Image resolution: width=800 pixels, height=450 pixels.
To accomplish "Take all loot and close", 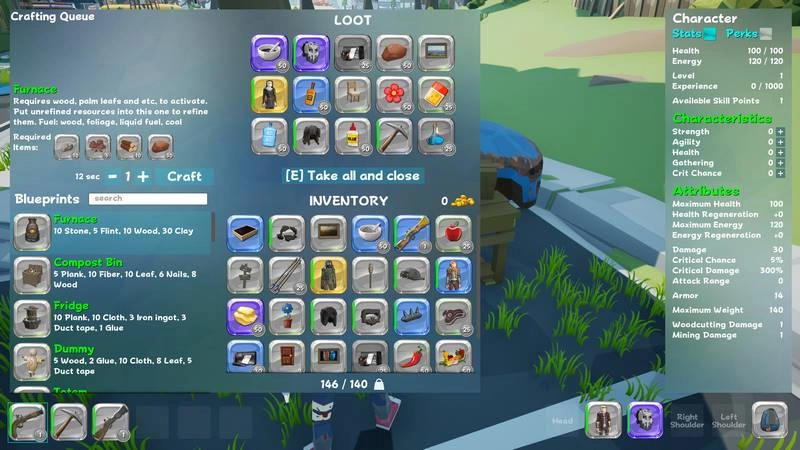I will coord(353,175).
